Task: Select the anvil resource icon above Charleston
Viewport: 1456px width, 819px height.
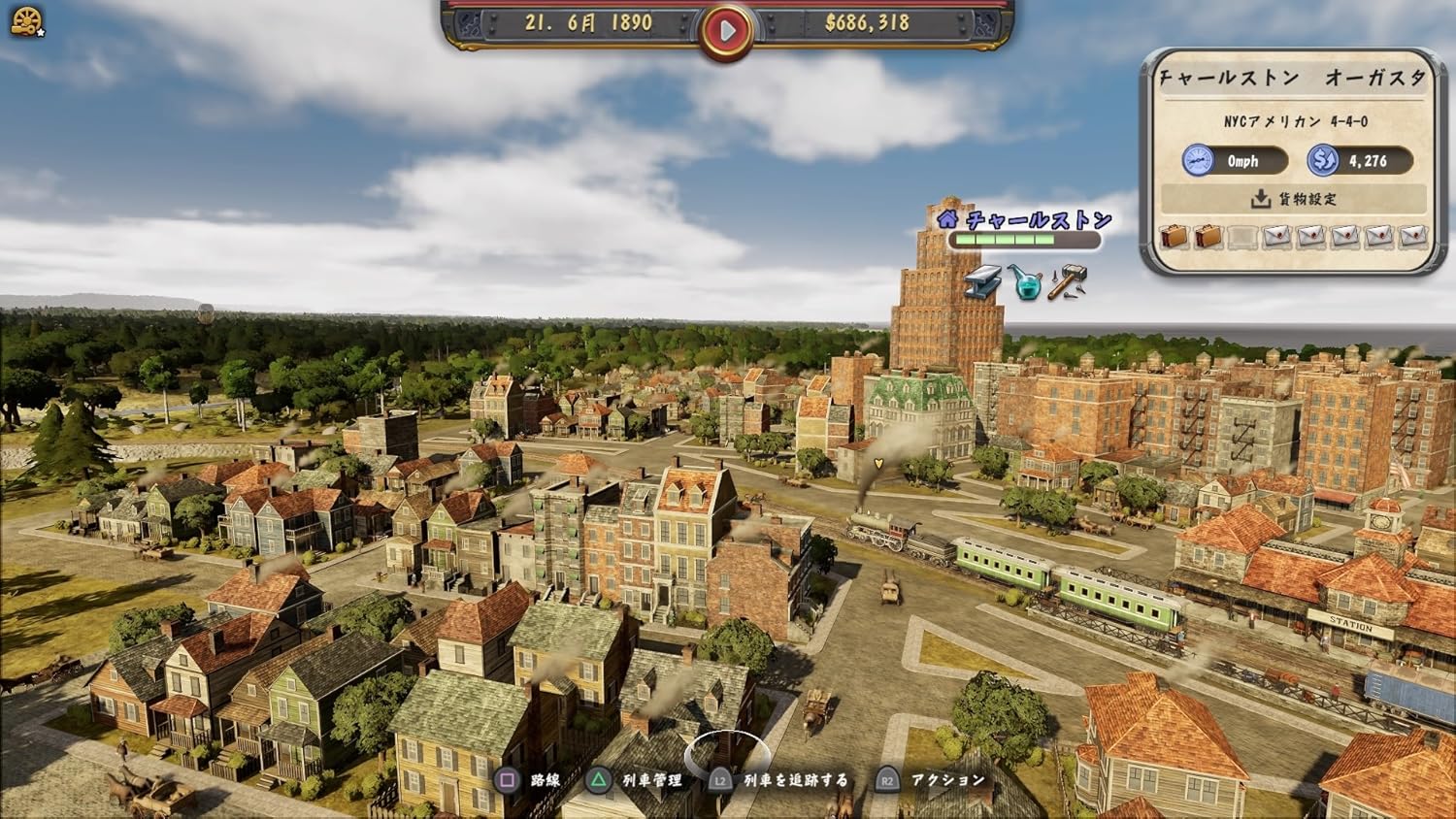Action: tap(982, 283)
